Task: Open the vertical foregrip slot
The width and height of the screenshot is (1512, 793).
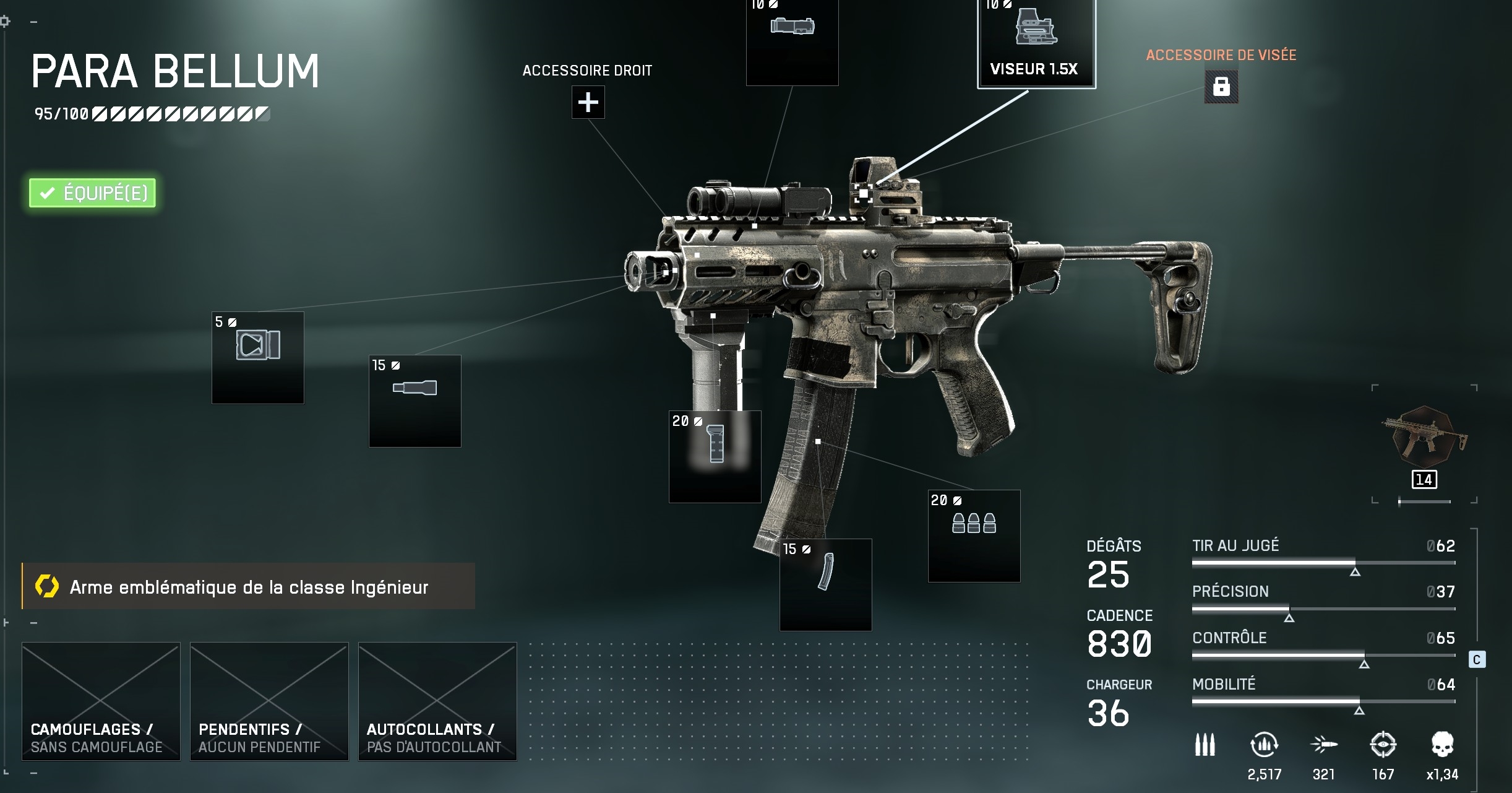Action: click(715, 456)
